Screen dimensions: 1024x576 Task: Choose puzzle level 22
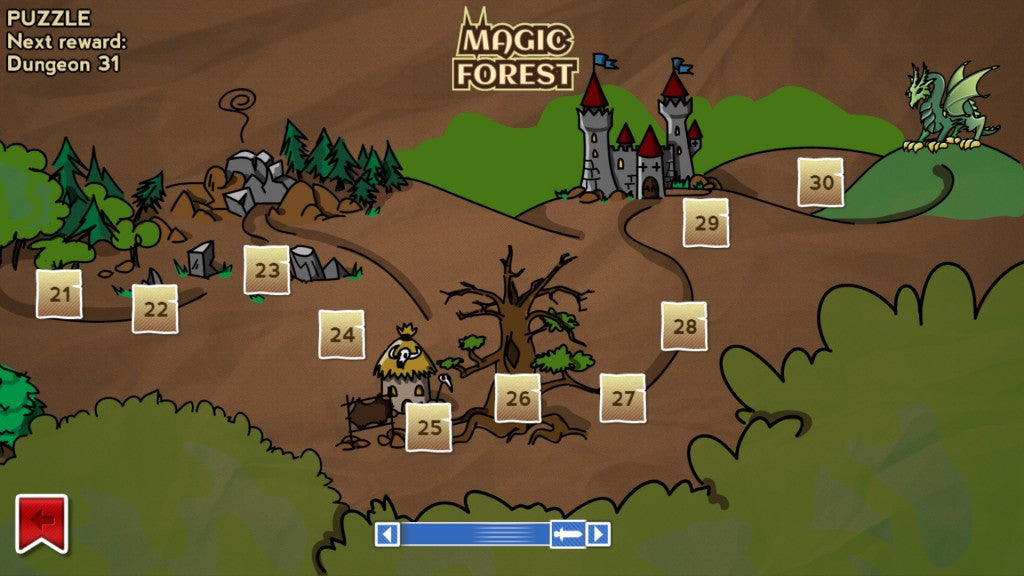click(x=155, y=309)
